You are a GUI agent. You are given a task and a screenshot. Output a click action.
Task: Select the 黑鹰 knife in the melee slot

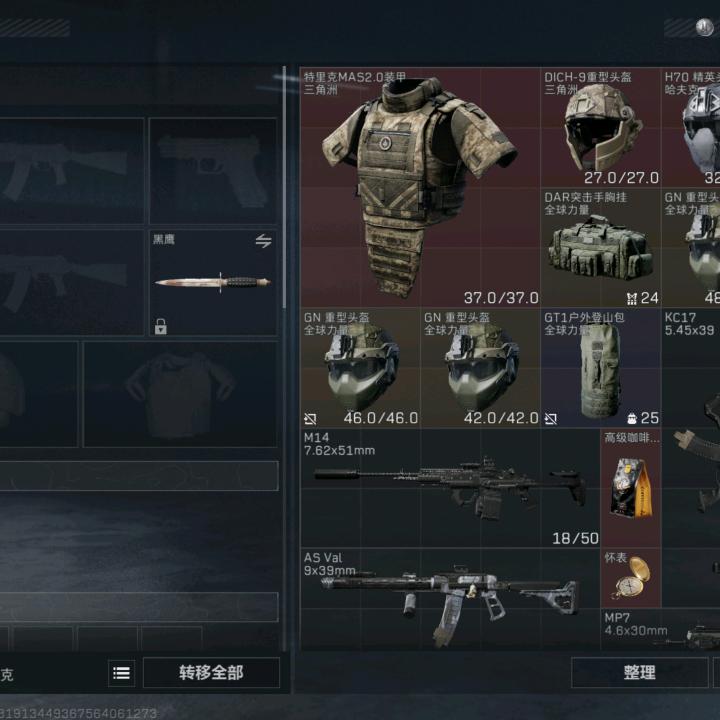tap(212, 283)
